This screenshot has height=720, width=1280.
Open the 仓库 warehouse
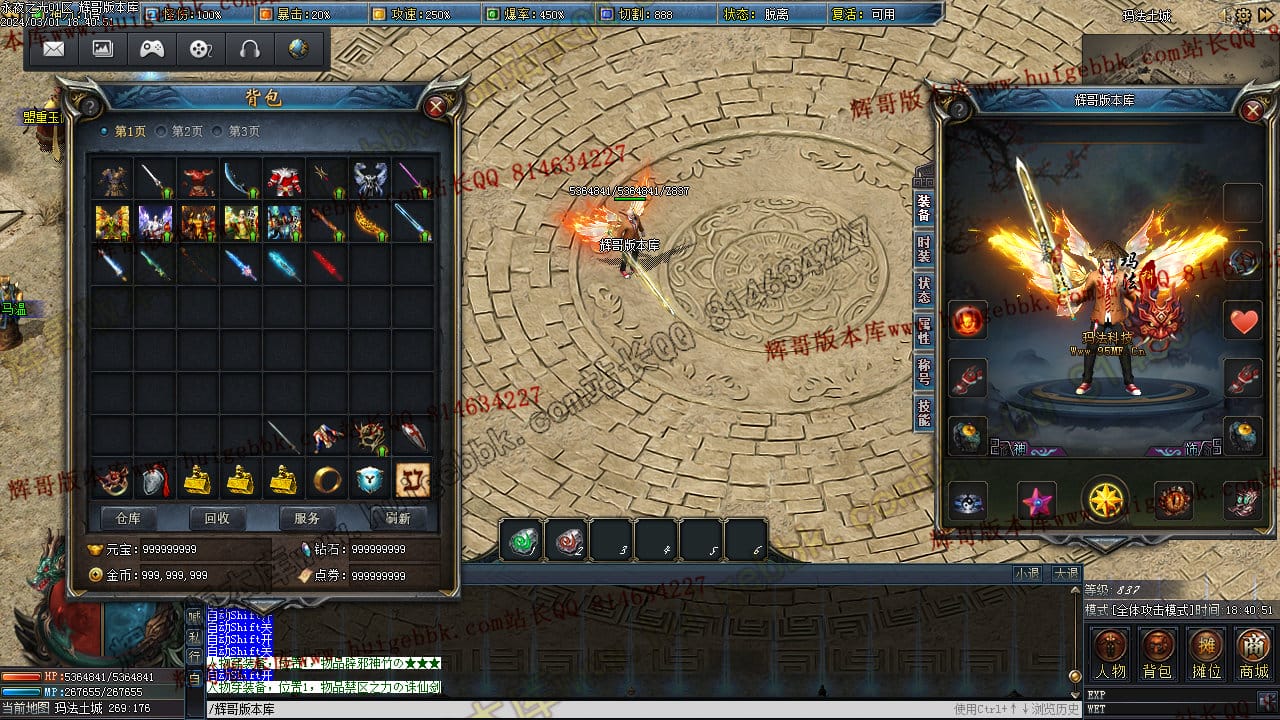tap(128, 518)
